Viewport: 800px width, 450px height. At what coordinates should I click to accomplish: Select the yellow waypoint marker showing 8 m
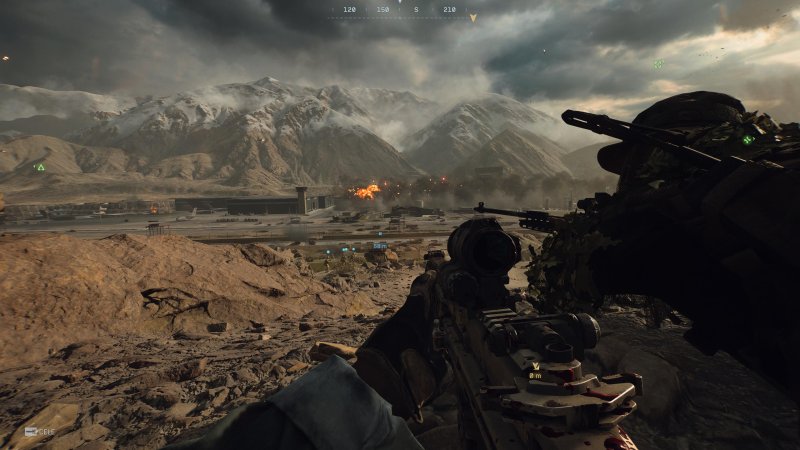[536, 367]
